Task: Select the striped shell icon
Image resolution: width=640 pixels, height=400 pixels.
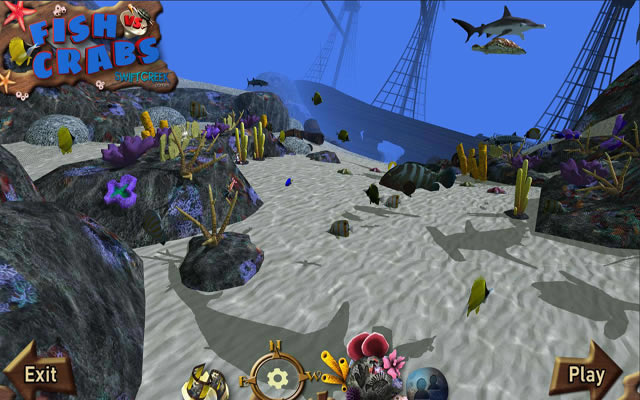Action: pos(206,382)
